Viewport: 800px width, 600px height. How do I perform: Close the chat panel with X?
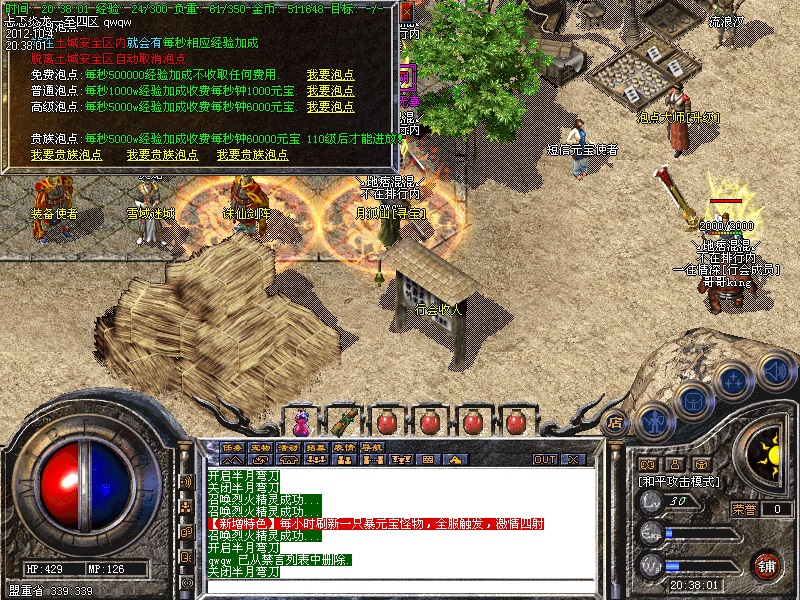click(573, 459)
